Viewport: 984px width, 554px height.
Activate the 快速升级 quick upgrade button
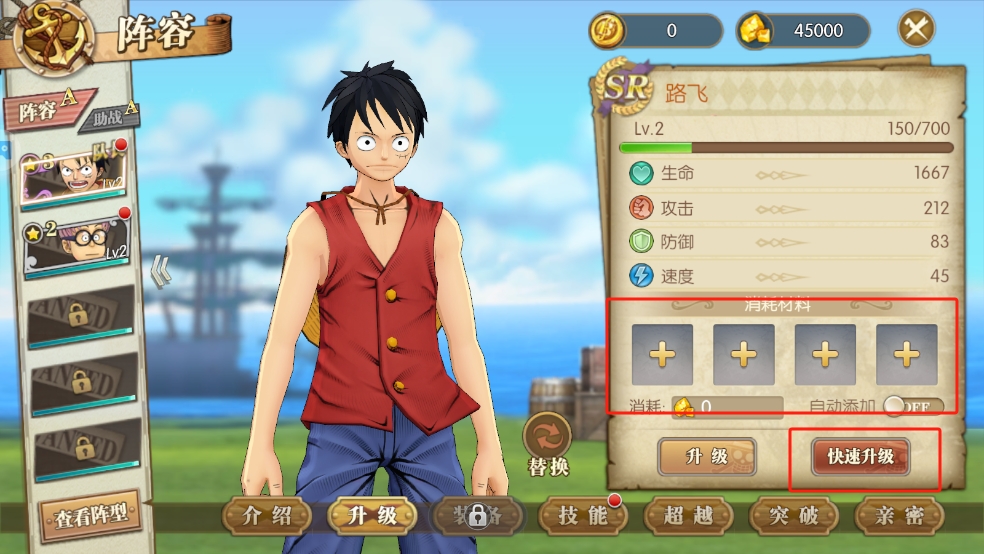click(860, 457)
